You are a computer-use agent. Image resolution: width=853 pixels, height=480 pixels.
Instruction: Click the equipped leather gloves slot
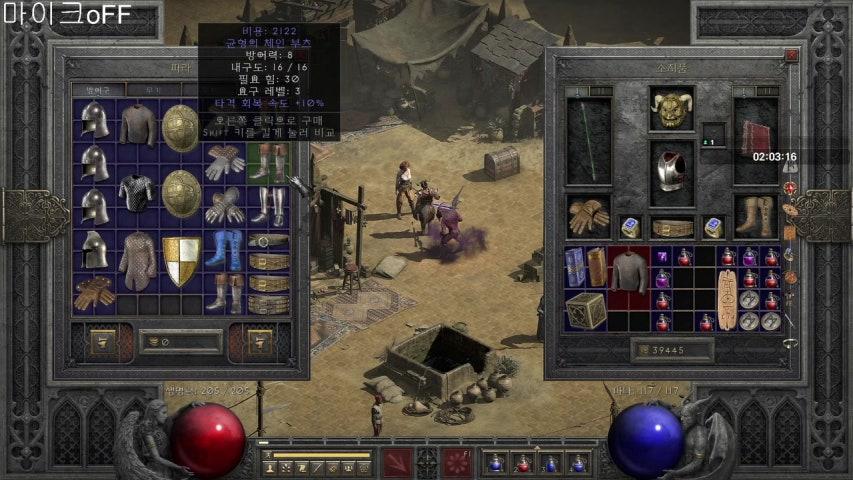[587, 215]
